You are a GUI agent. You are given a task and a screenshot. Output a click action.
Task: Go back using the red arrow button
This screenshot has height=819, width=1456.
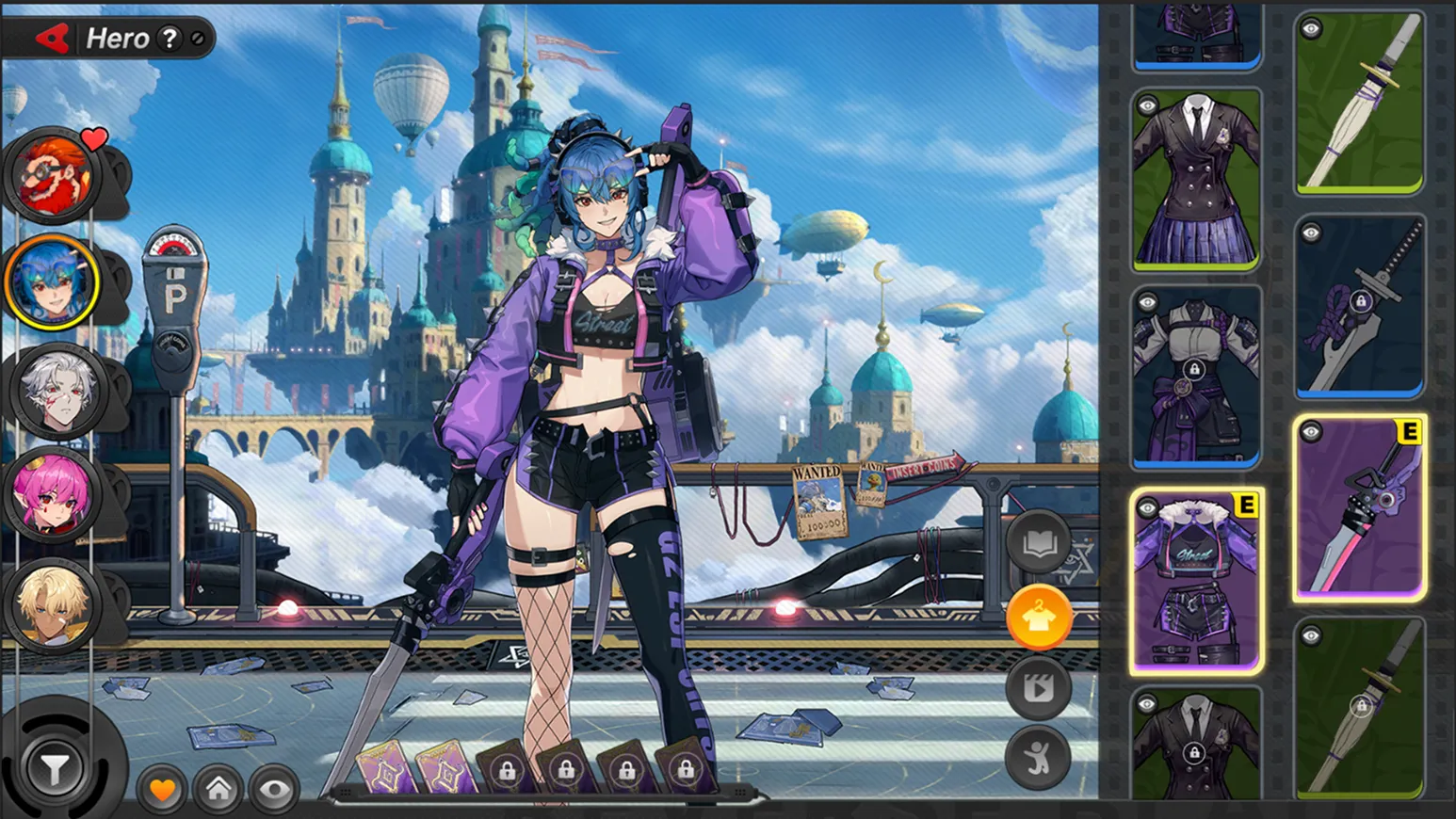pyautogui.click(x=53, y=39)
